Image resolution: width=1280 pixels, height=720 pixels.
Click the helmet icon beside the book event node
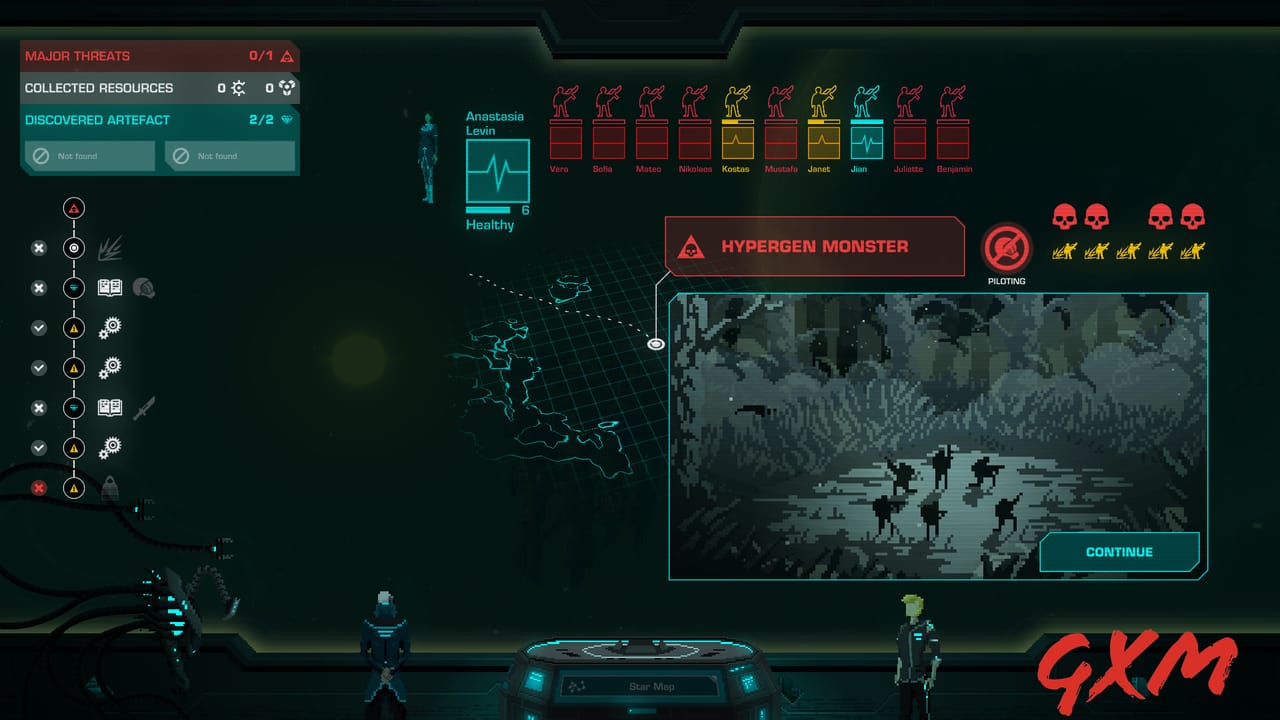click(144, 288)
